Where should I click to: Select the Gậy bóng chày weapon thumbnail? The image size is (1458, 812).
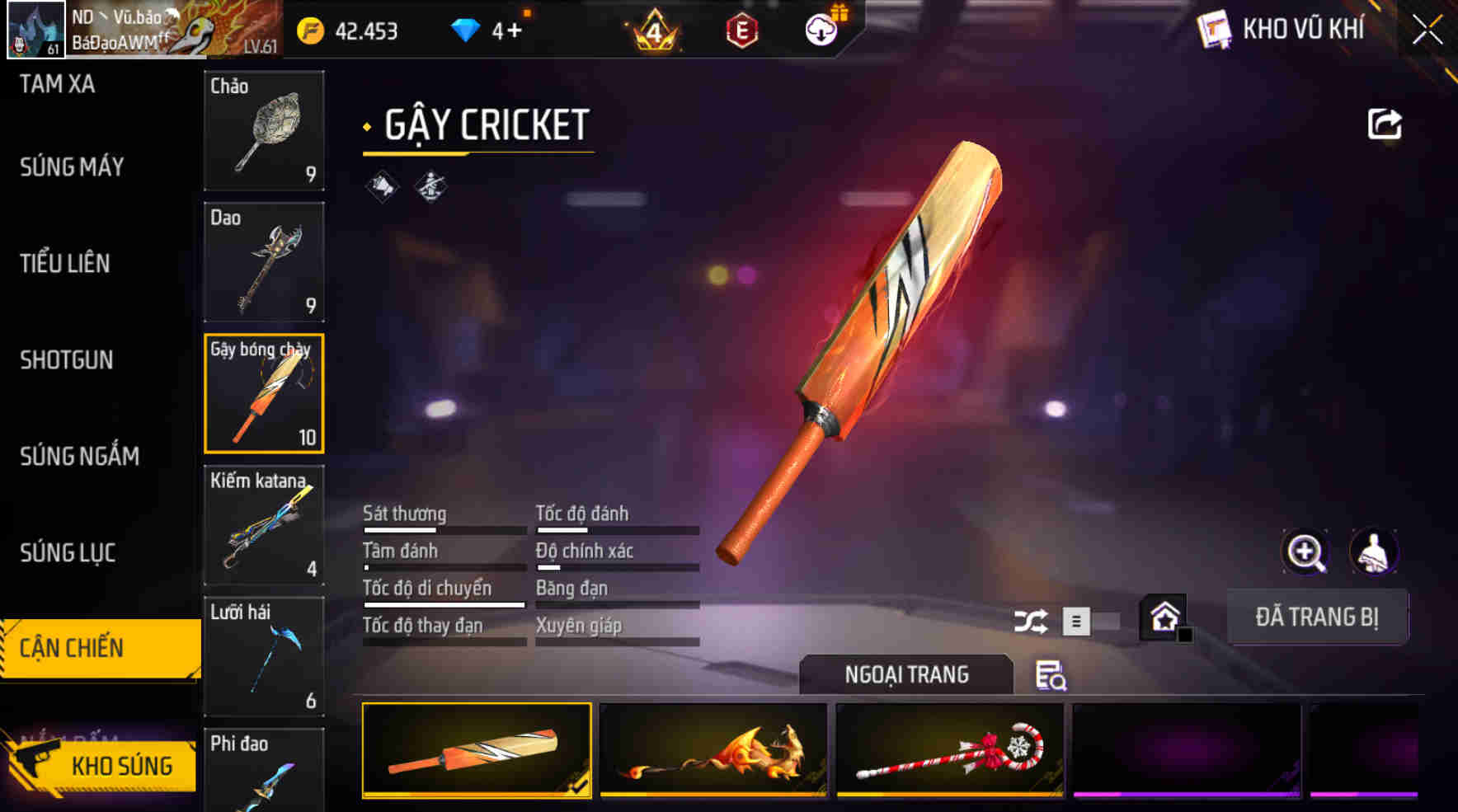coord(264,394)
